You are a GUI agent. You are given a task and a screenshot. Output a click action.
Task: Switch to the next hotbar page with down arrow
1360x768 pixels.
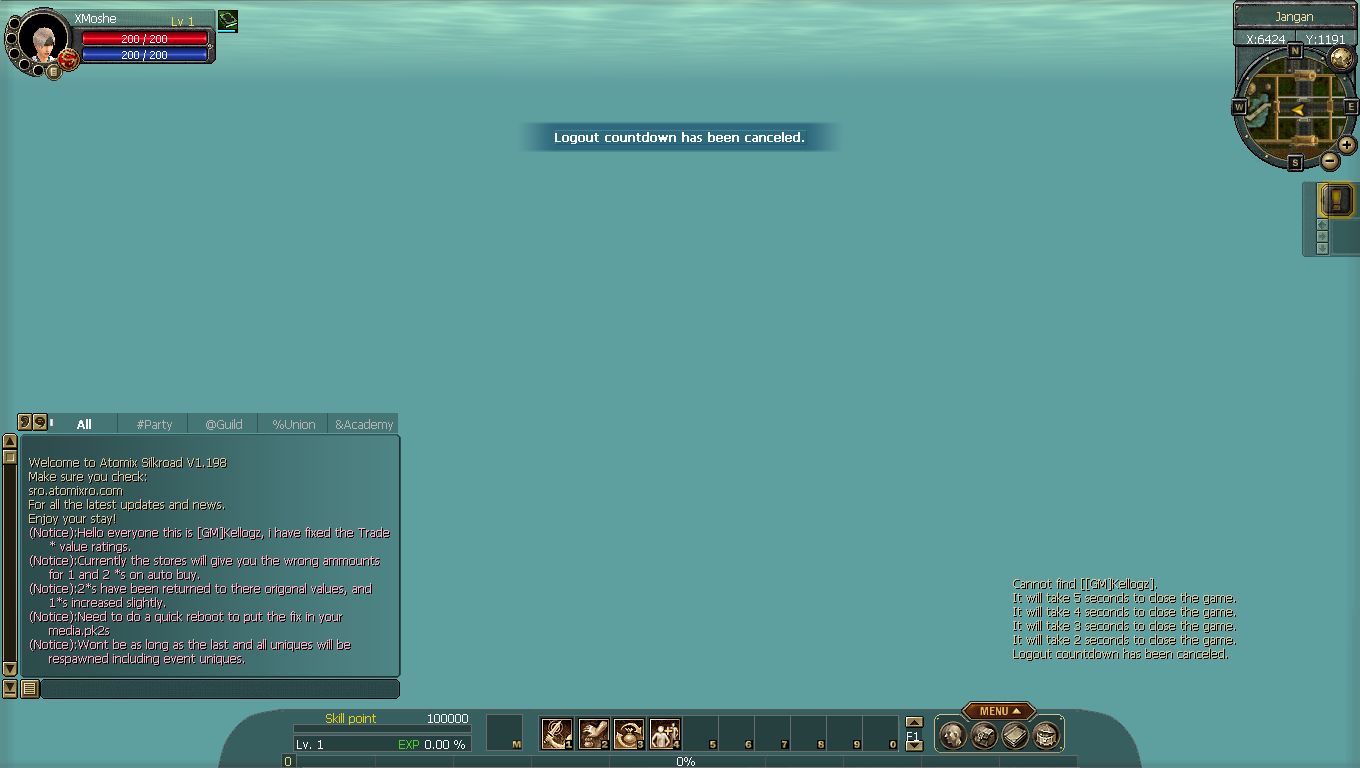click(x=913, y=746)
